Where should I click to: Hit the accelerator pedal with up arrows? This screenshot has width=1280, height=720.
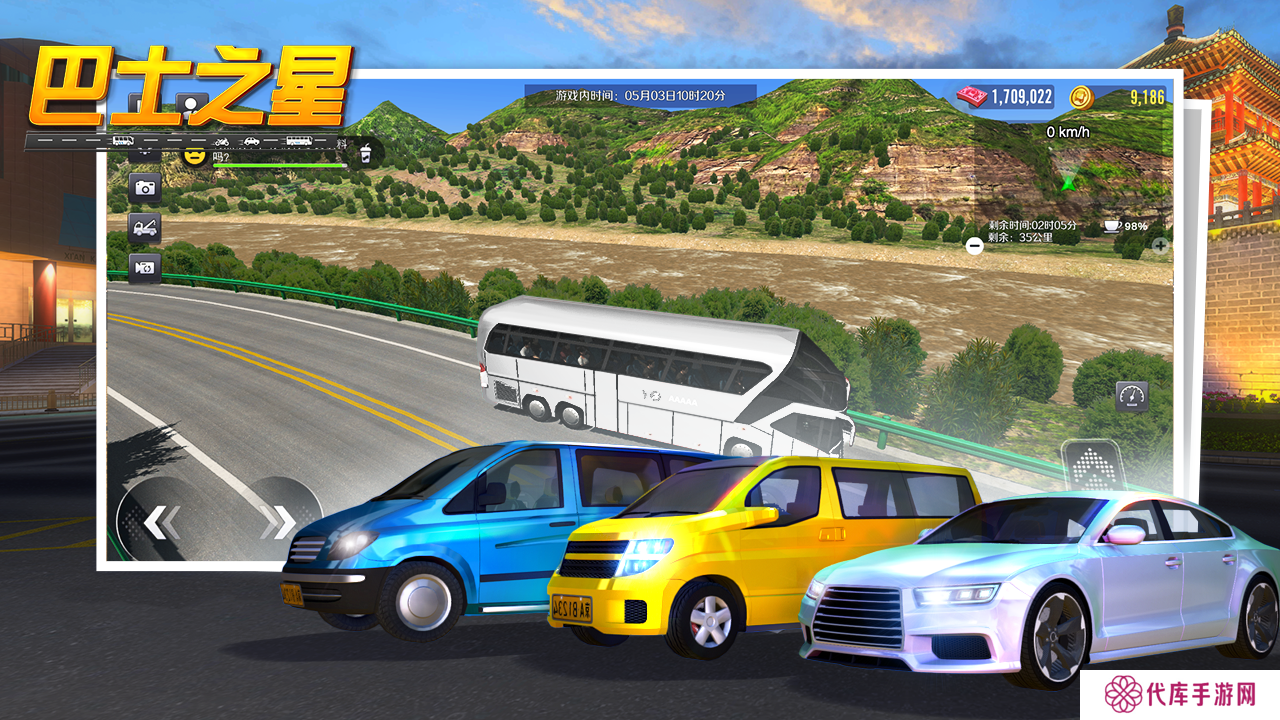tap(1092, 468)
